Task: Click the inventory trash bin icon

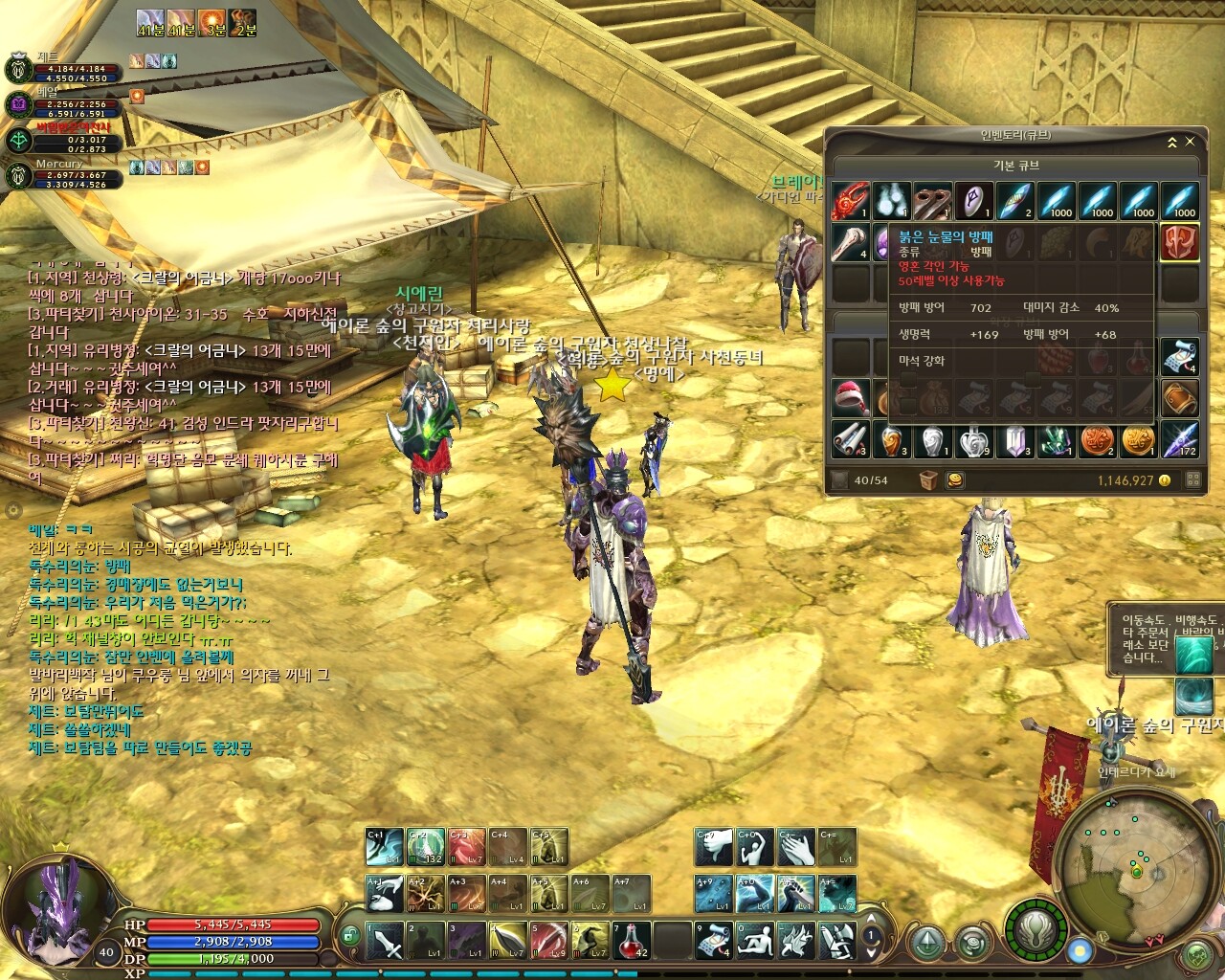Action: (x=927, y=480)
